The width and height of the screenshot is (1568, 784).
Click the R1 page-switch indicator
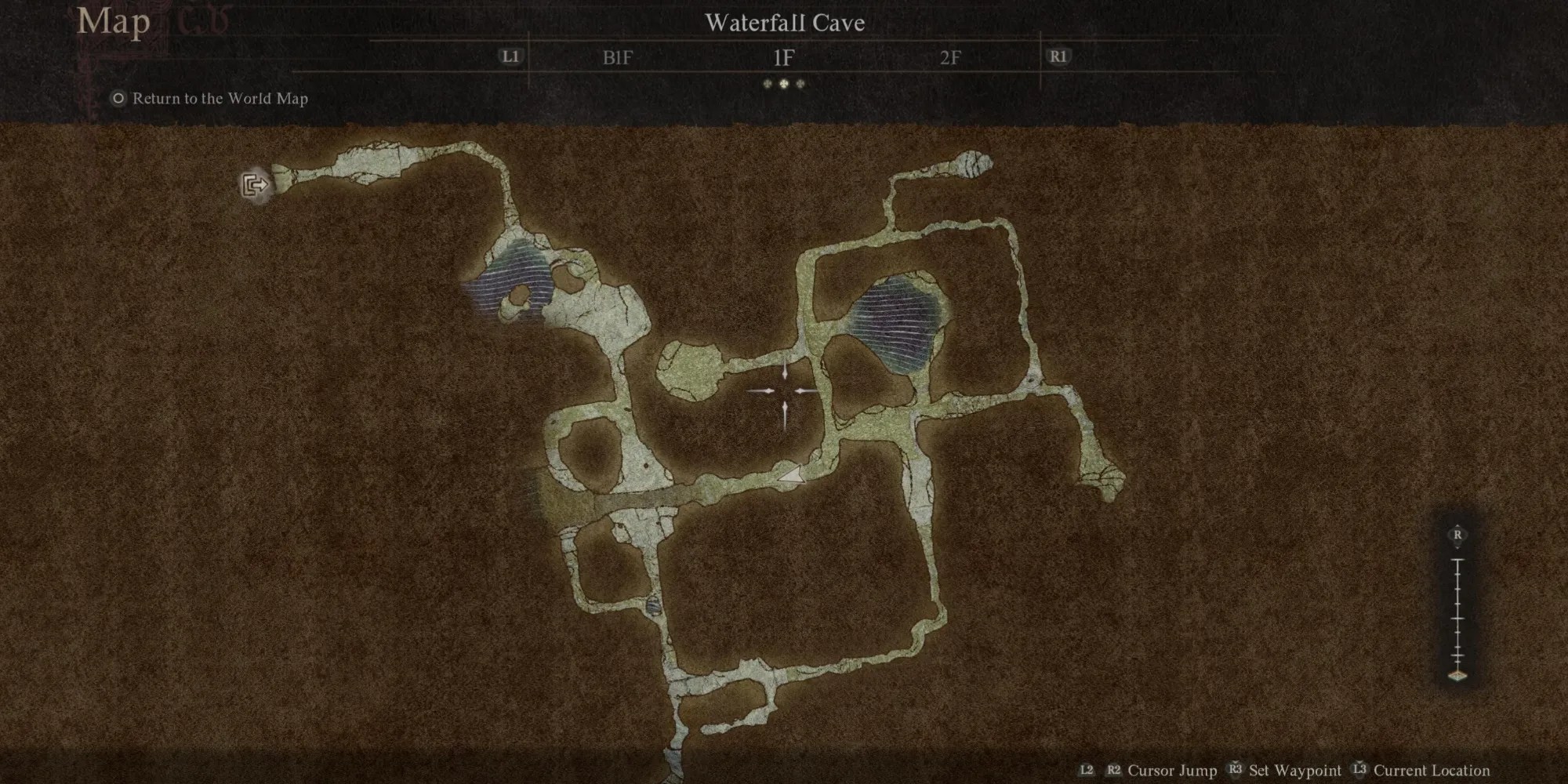tap(1058, 56)
